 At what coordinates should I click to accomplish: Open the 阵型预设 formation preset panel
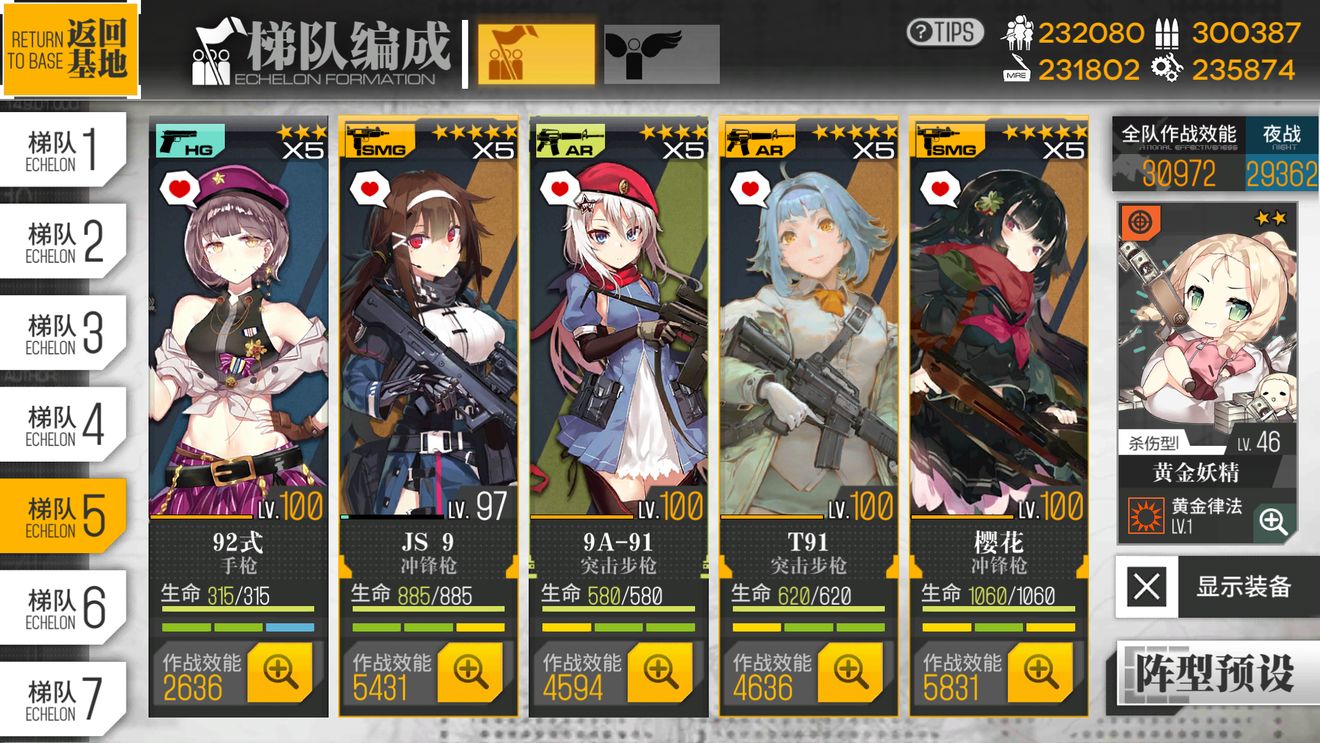point(1216,672)
